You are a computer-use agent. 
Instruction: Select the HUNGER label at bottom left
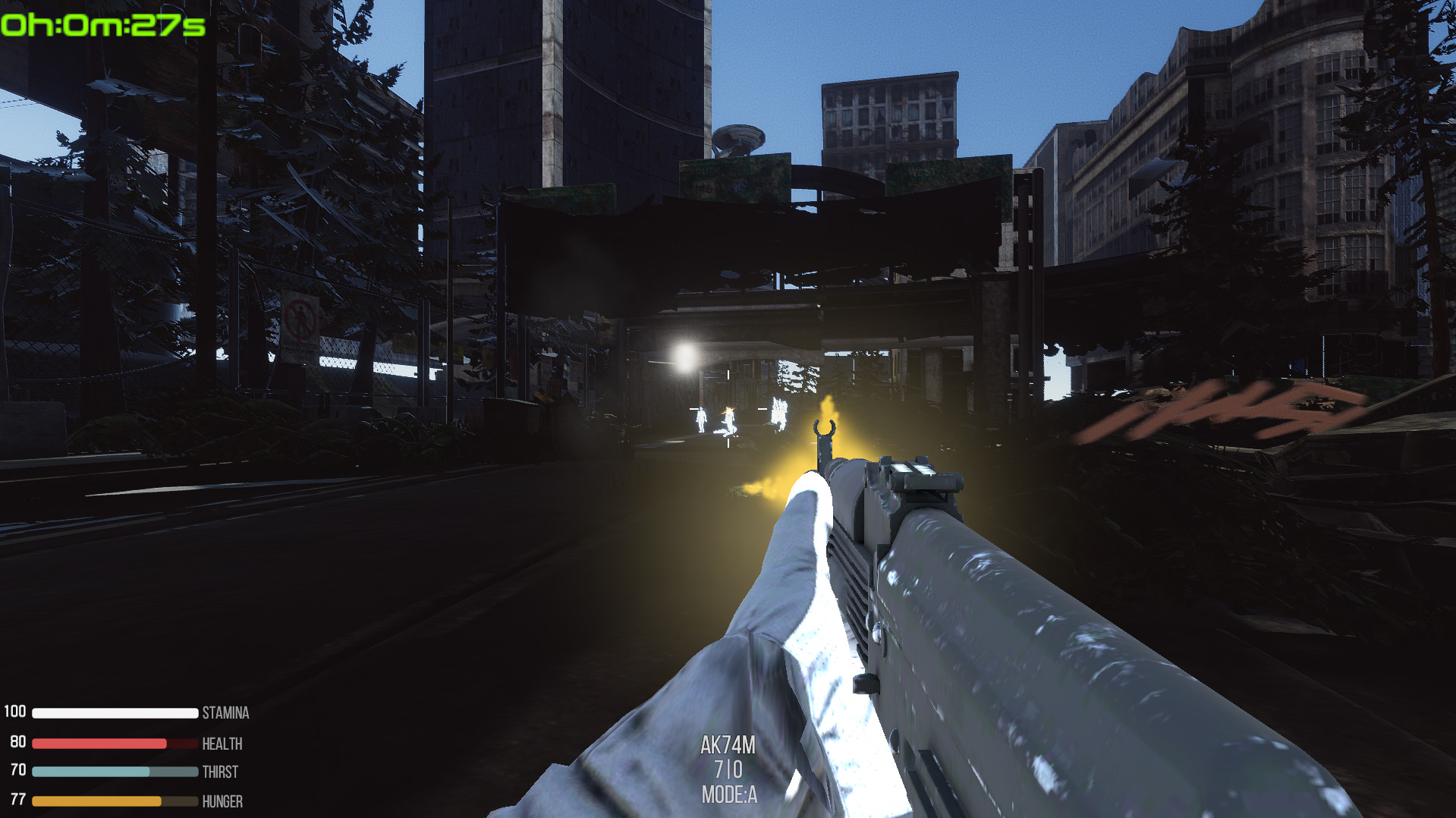click(x=222, y=802)
